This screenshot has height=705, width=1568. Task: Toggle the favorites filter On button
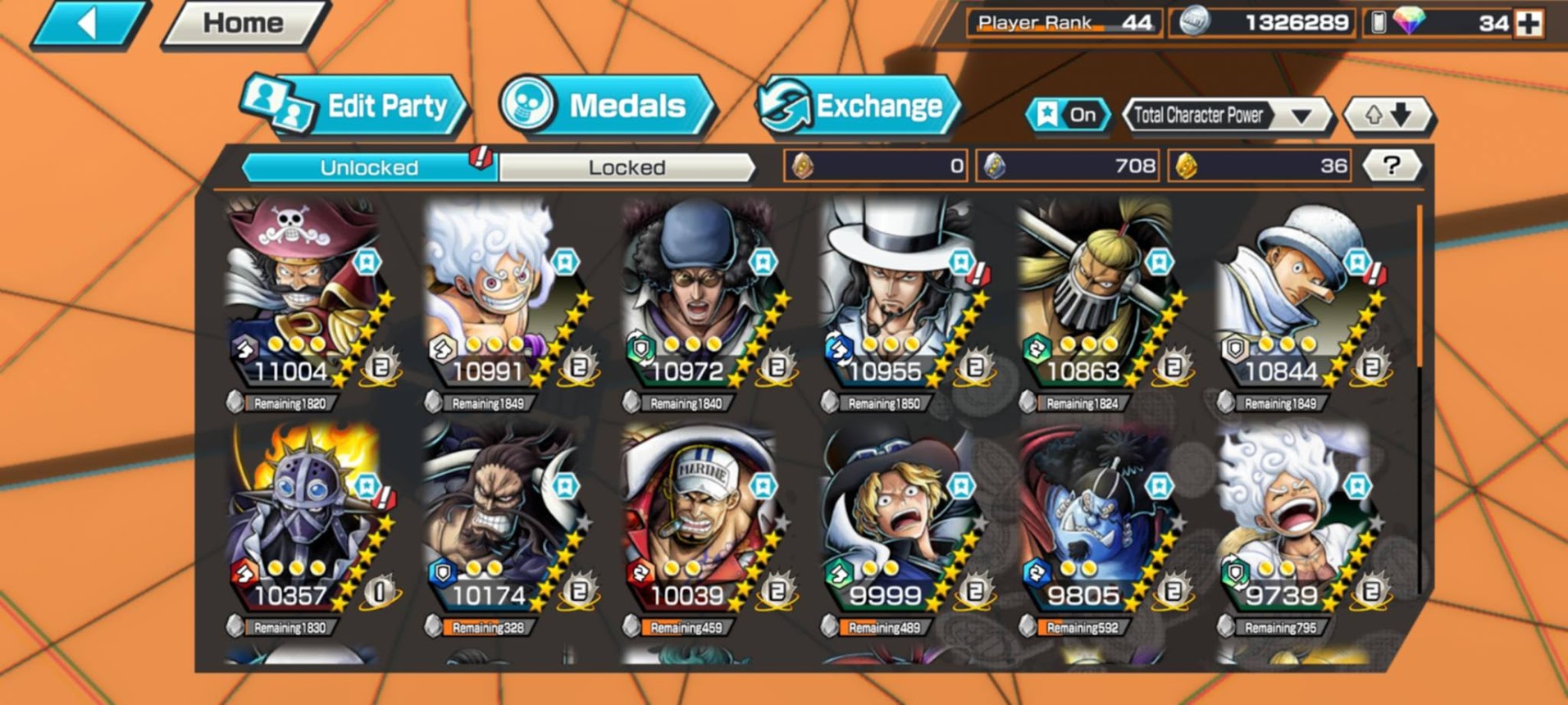coord(1067,116)
